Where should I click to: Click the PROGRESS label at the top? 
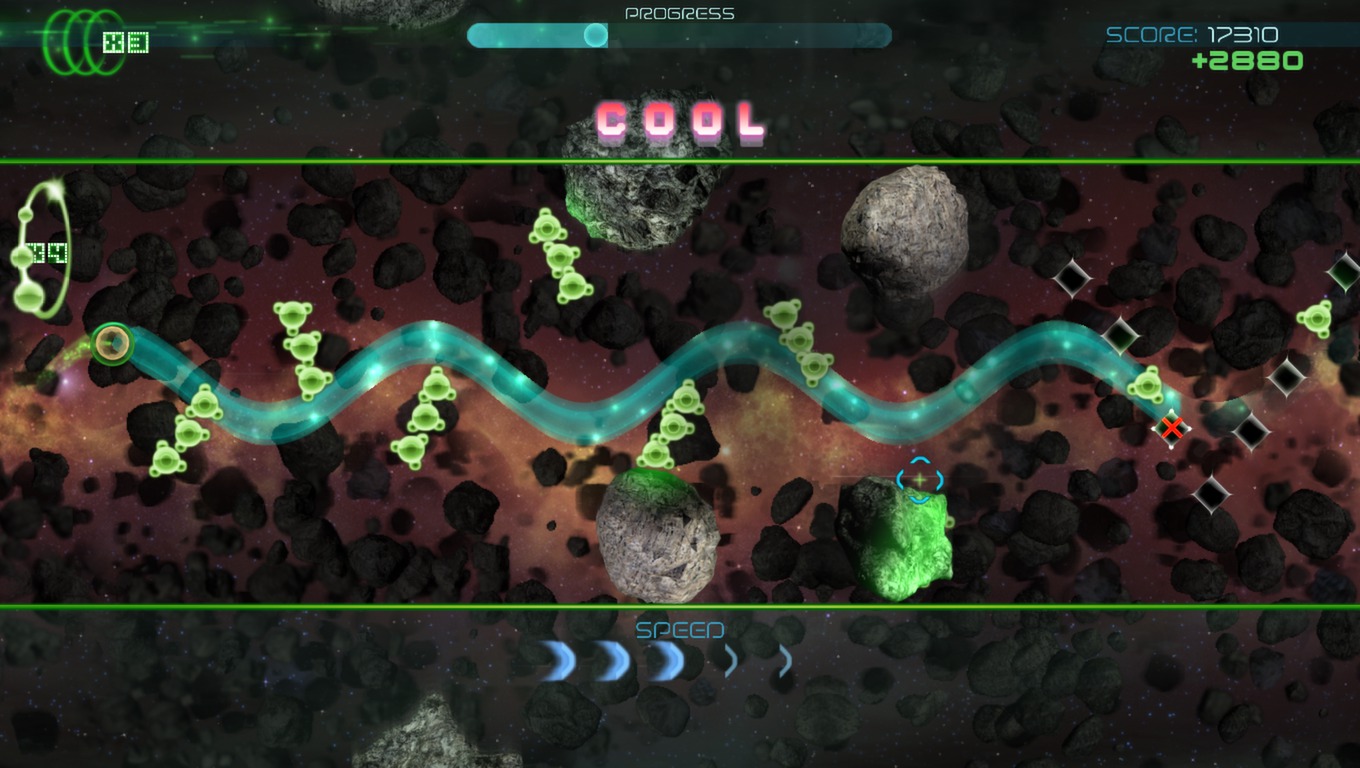pos(679,13)
